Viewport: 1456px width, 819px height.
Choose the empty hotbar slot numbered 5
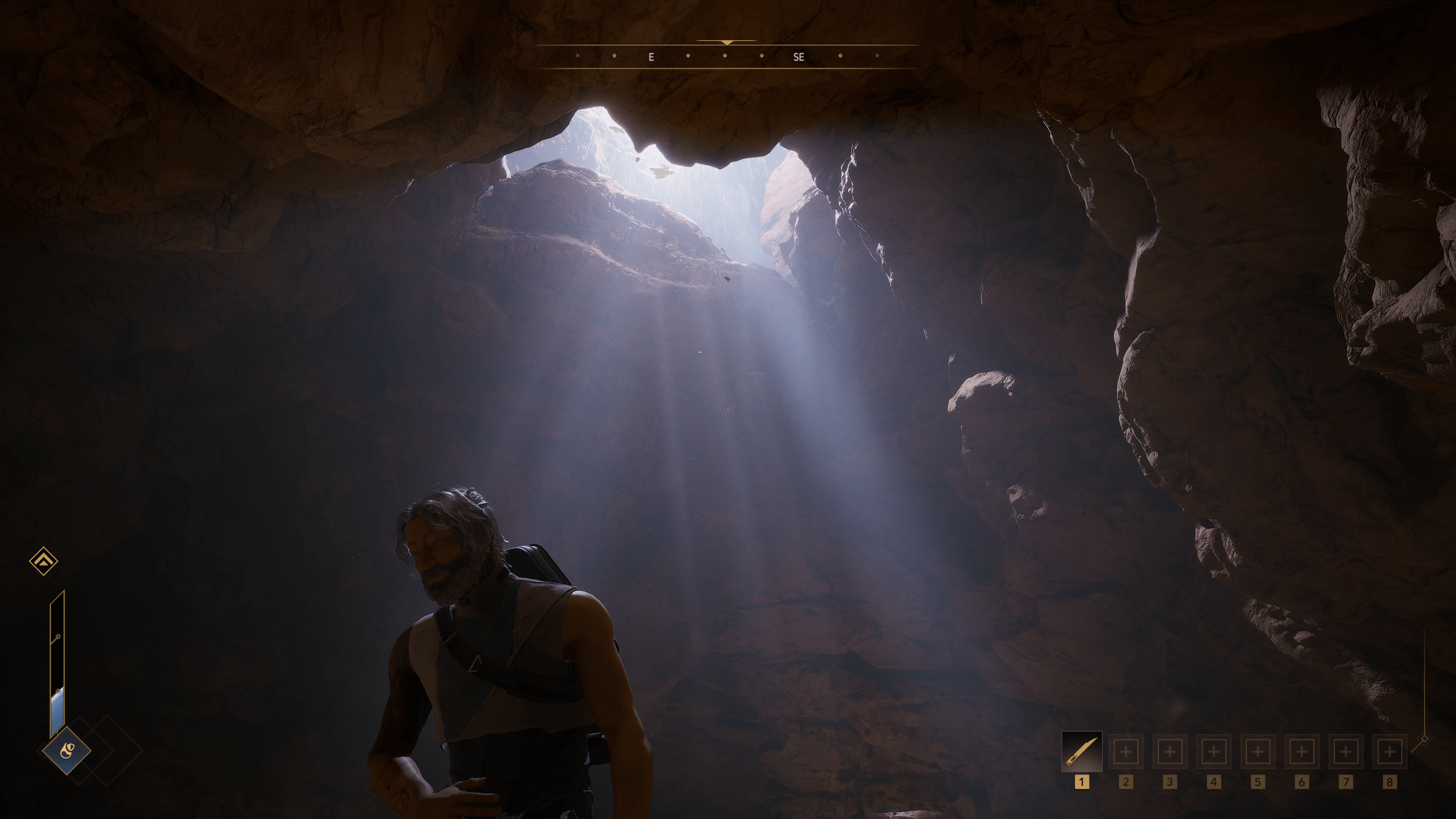pos(1258,752)
